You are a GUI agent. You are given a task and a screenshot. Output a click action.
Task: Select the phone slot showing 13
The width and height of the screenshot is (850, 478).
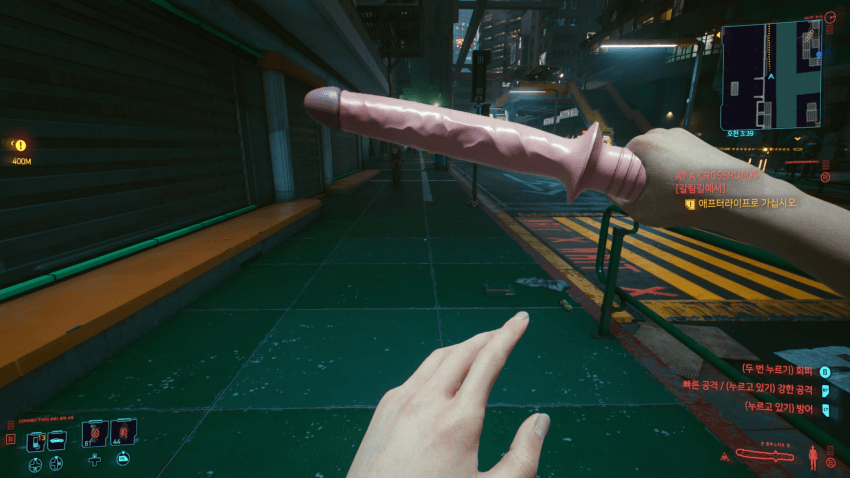pos(38,439)
